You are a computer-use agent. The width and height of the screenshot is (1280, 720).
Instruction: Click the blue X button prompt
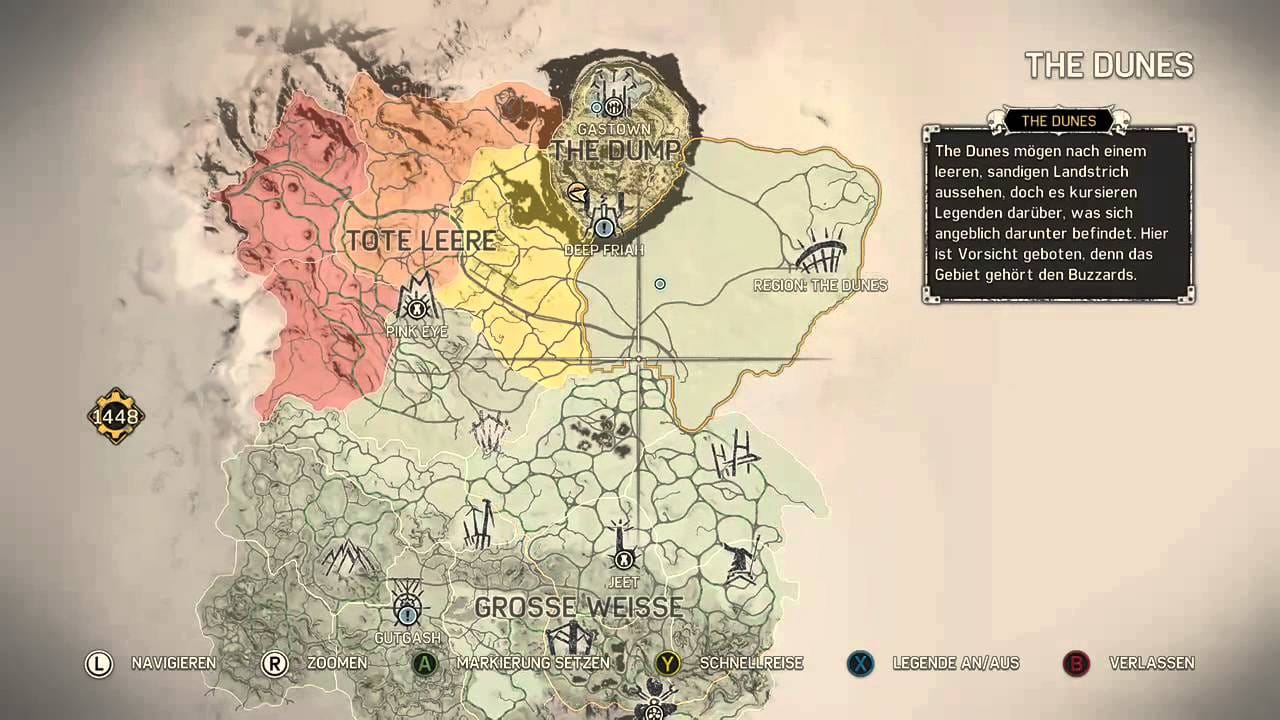(x=861, y=663)
